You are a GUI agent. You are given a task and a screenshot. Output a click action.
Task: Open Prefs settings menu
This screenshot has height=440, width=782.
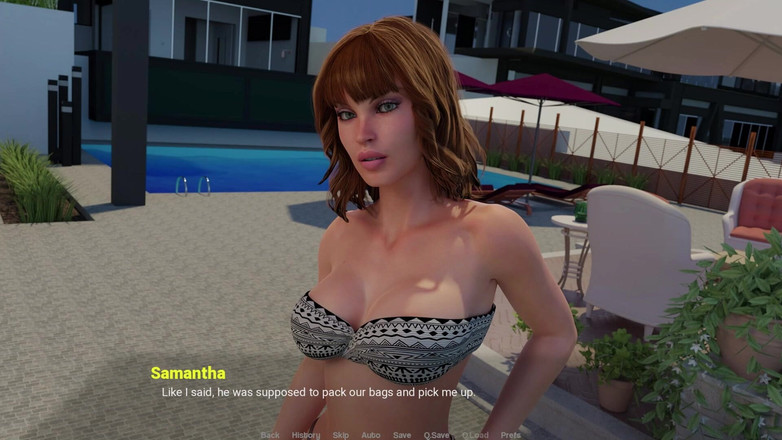coord(511,435)
